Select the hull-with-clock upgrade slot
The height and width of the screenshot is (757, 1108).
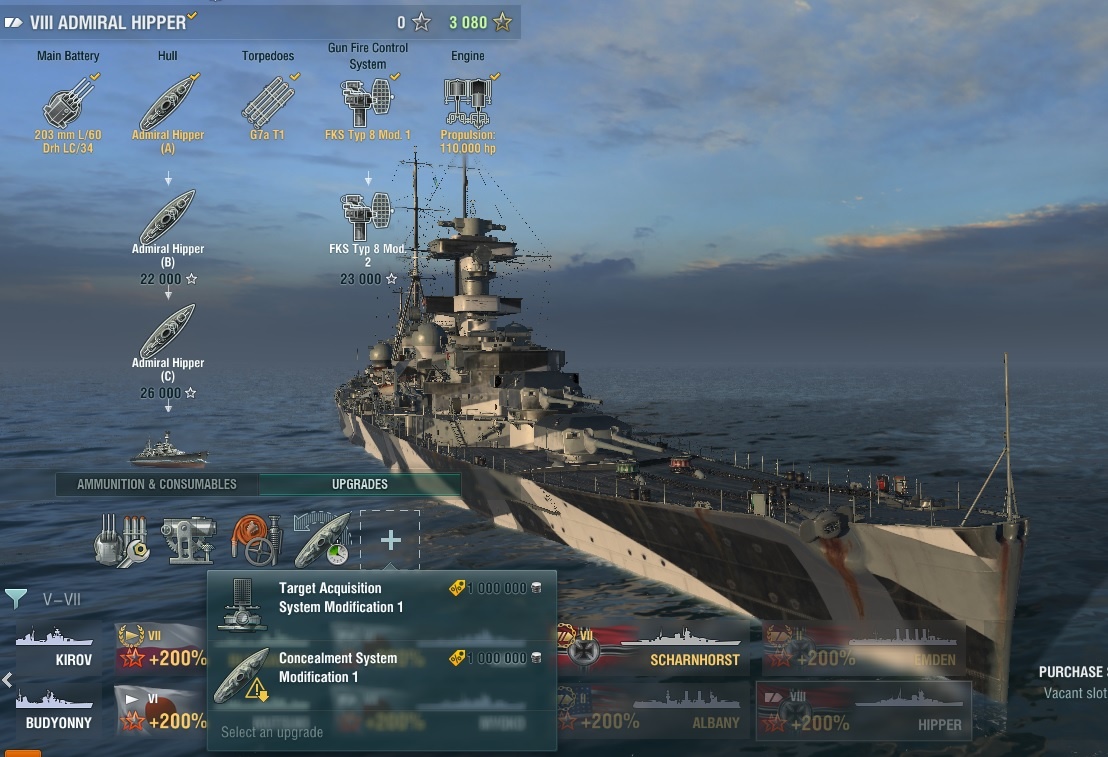click(322, 541)
